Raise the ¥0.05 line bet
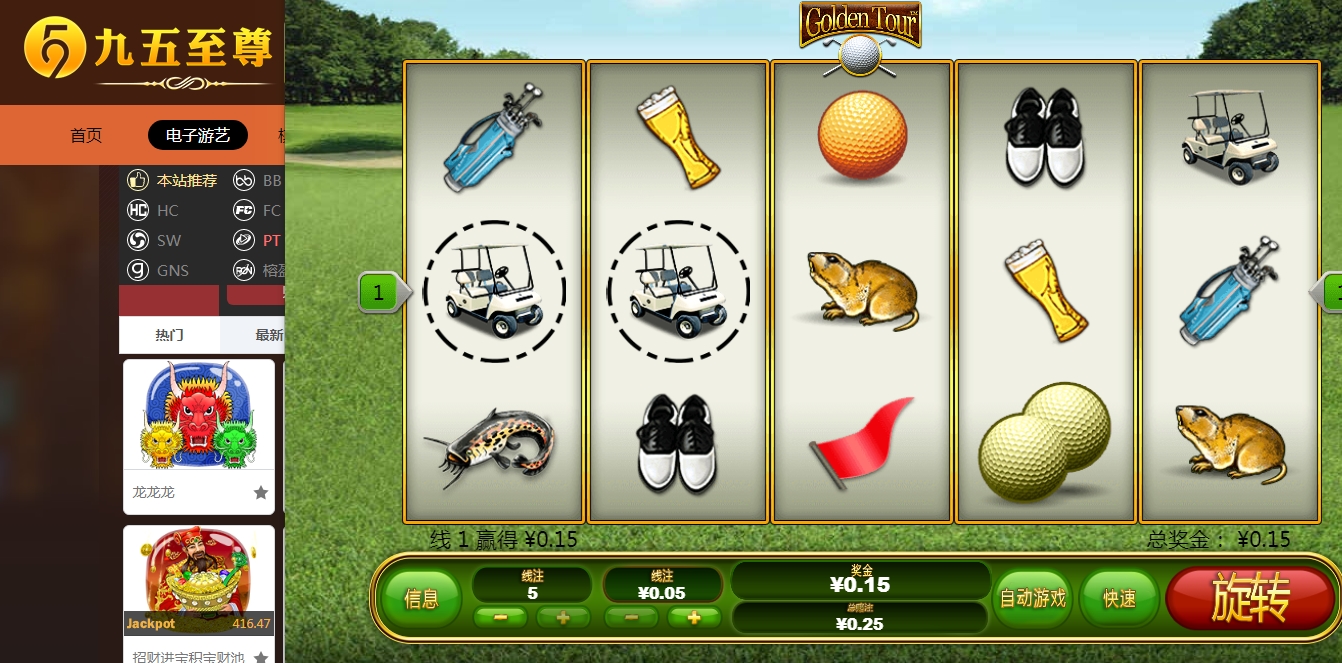Image resolution: width=1342 pixels, height=663 pixels. 694,618
